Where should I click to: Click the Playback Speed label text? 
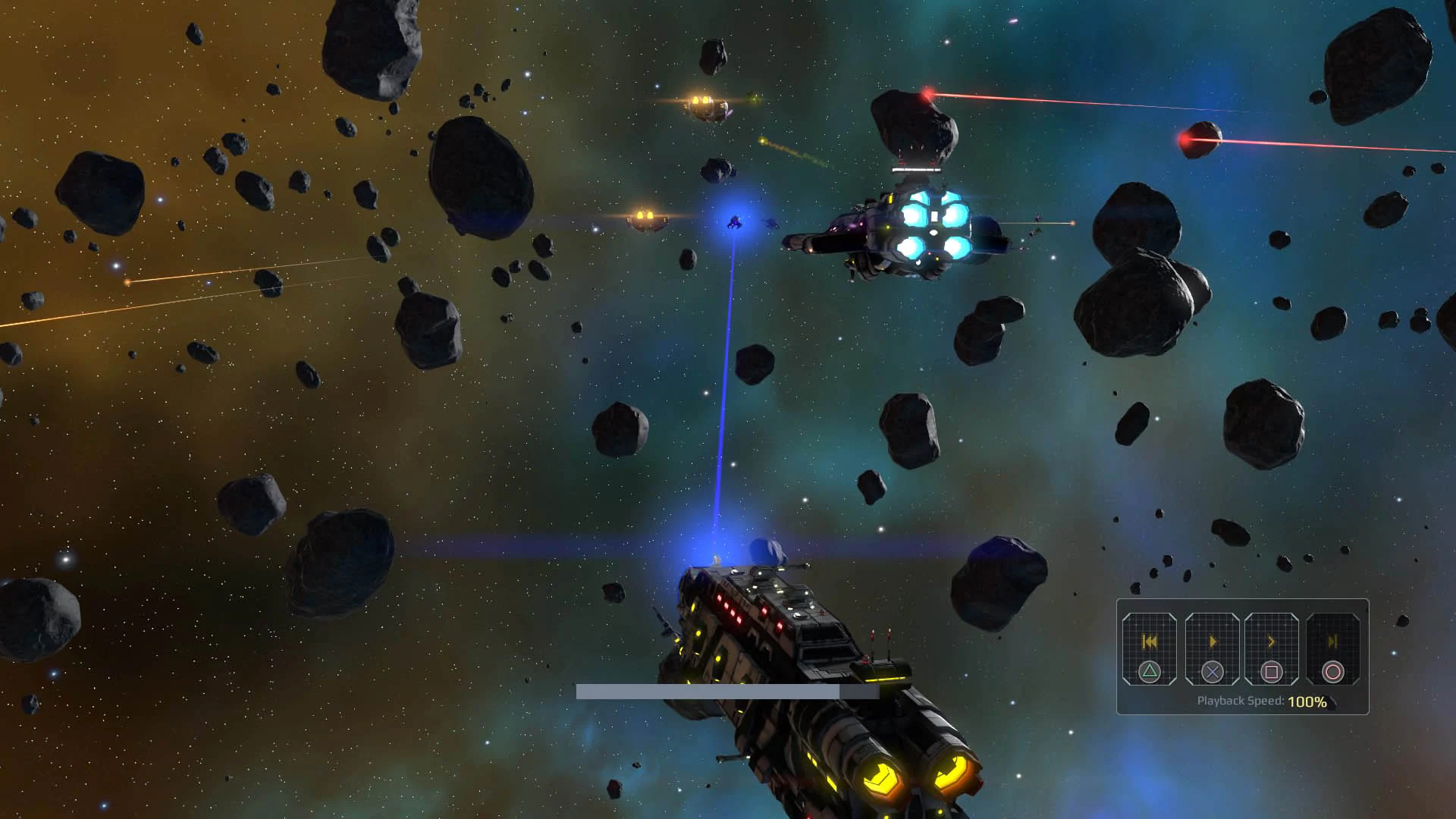pos(1241,701)
